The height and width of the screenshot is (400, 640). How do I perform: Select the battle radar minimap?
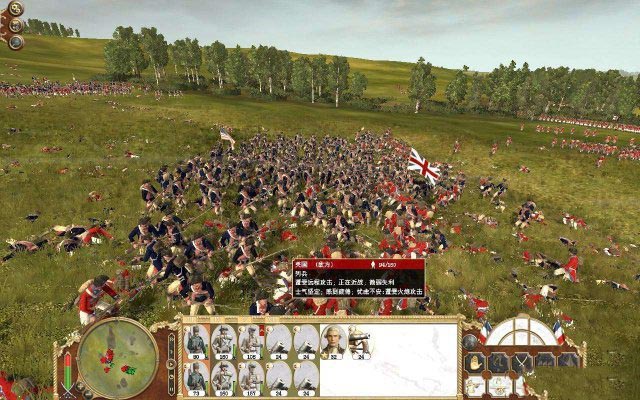click(117, 356)
